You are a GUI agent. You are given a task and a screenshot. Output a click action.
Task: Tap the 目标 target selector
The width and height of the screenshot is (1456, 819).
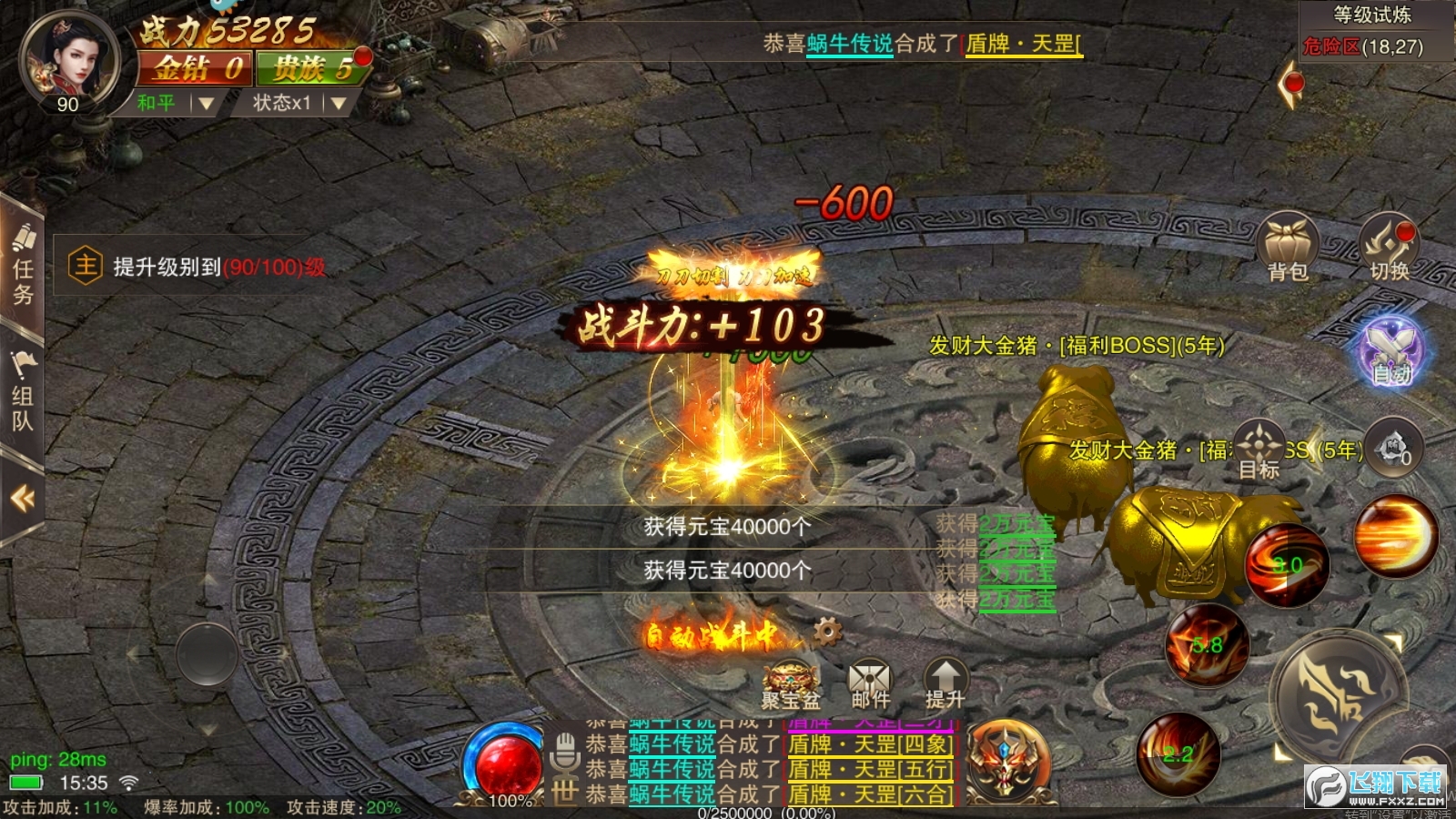point(1259,450)
